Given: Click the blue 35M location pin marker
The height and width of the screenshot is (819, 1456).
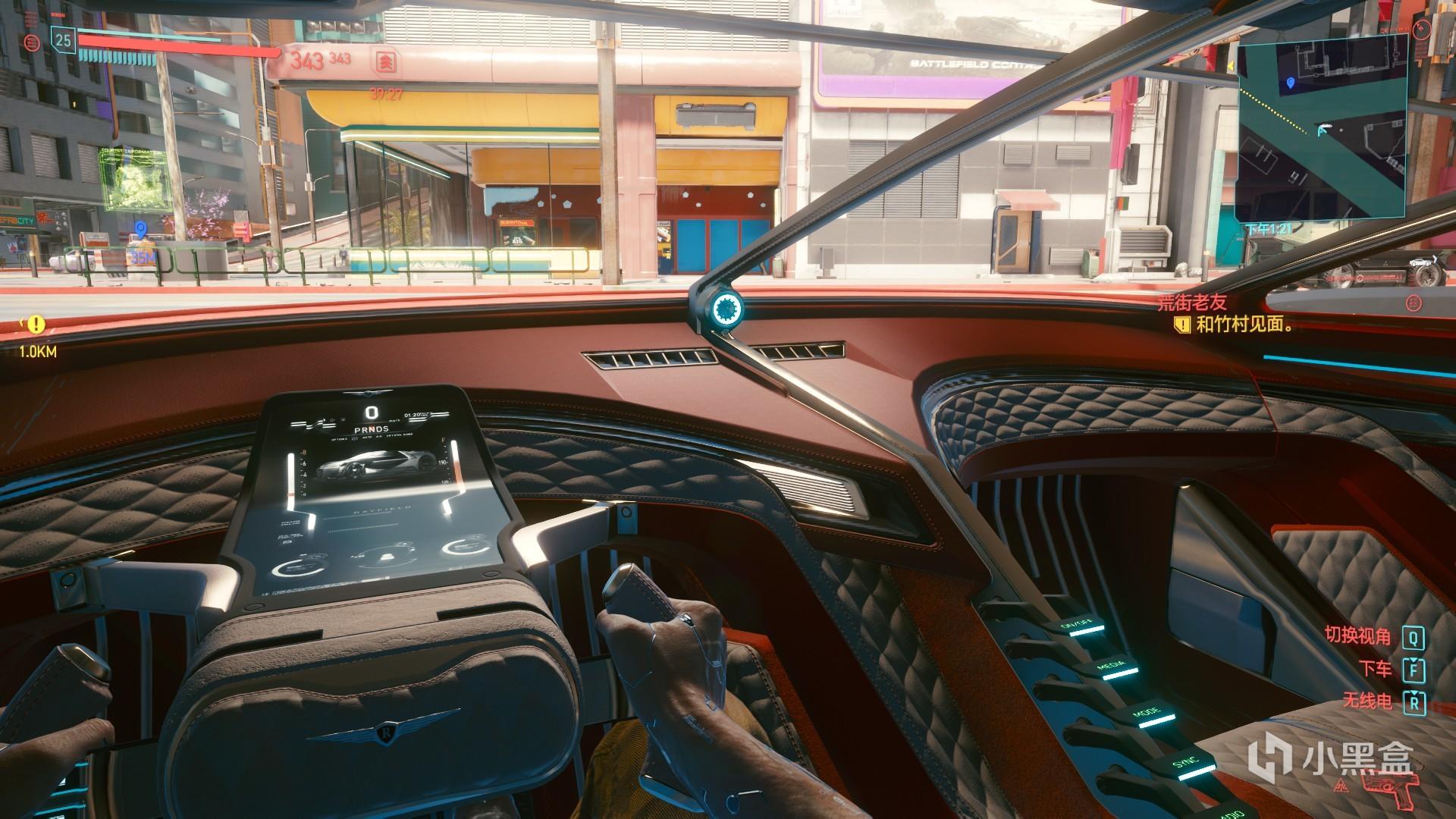Looking at the screenshot, I should [x=139, y=228].
